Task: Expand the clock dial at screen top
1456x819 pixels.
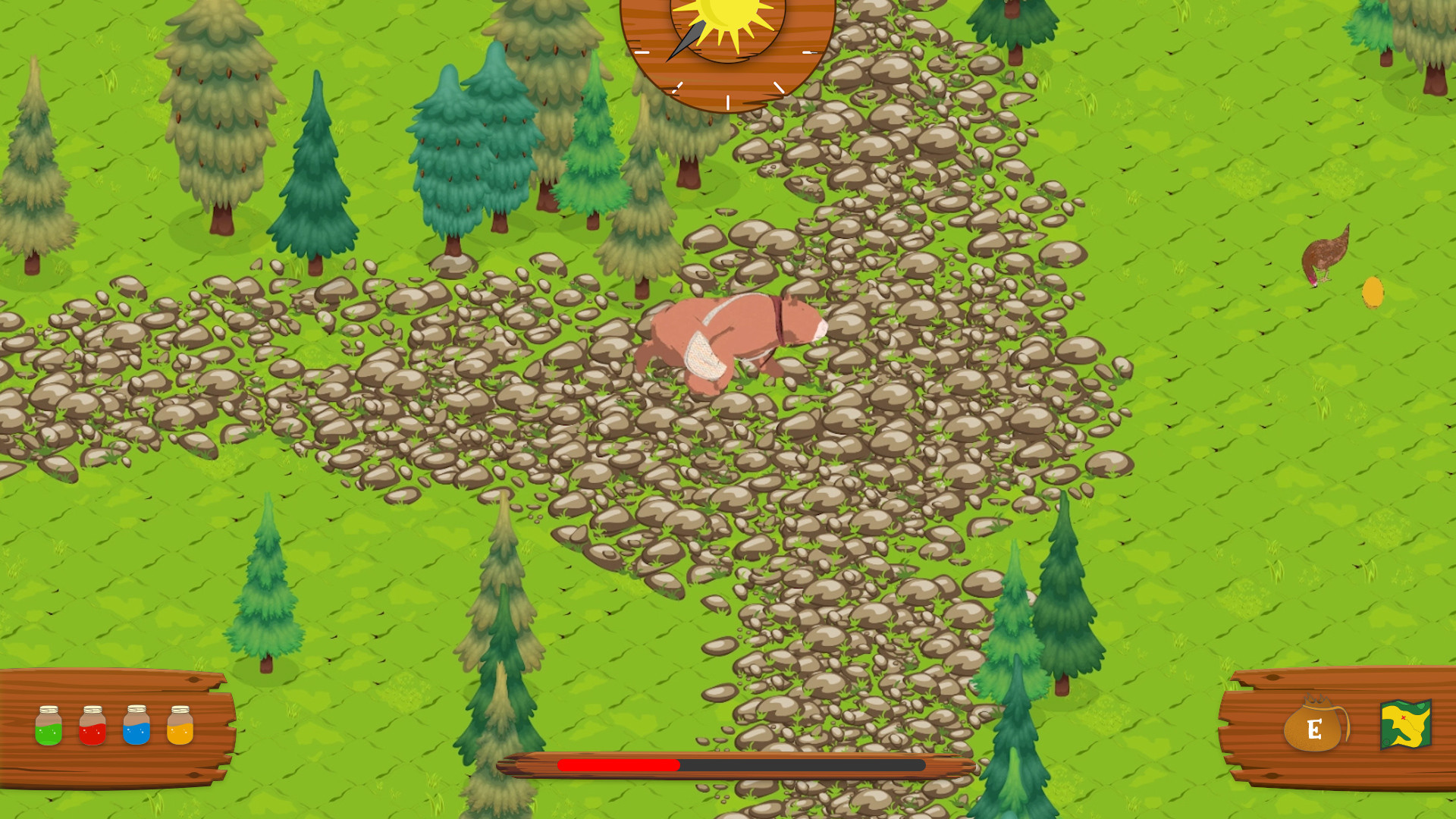Action: point(726,53)
